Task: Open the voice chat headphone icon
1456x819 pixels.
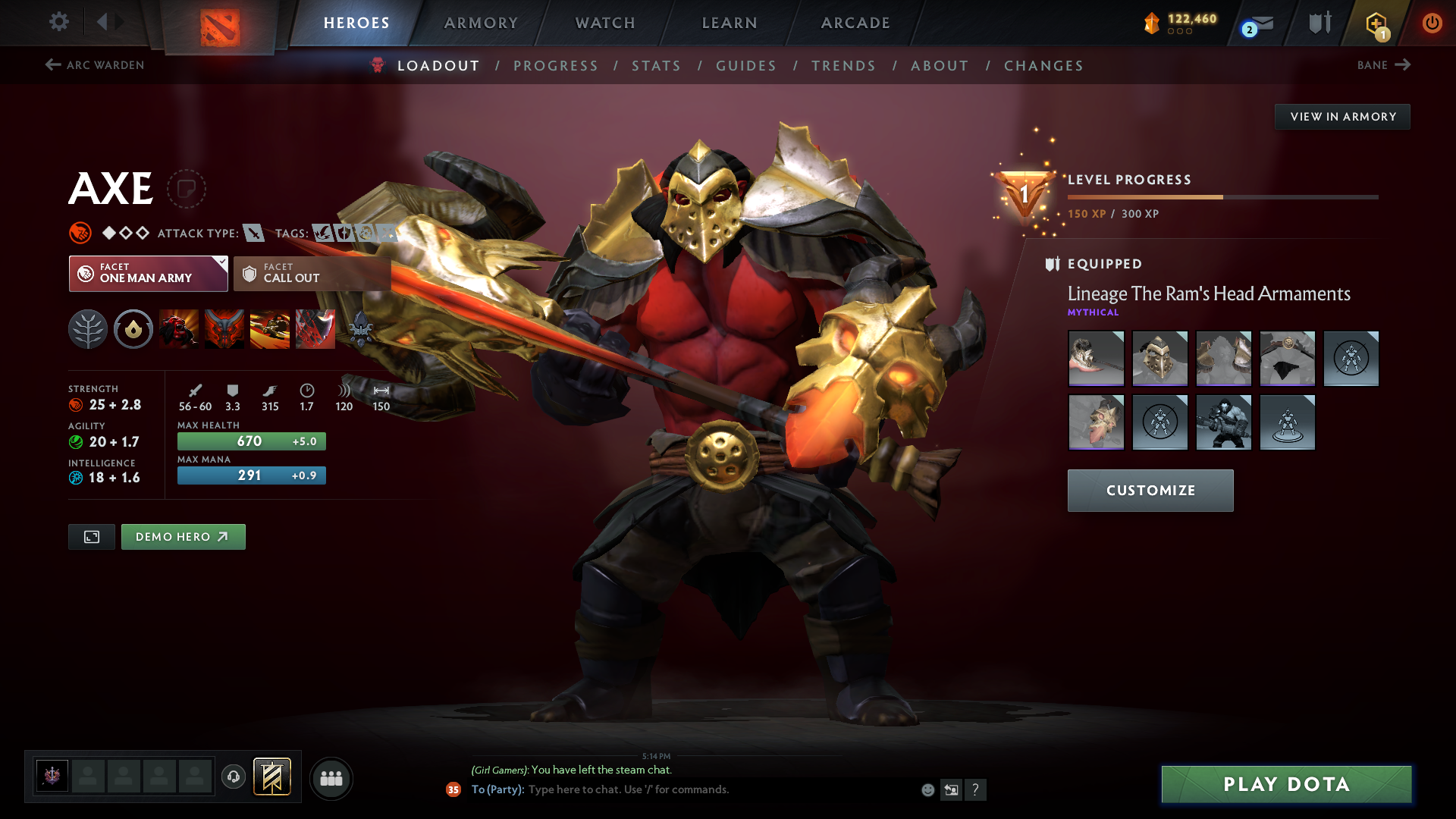Action: (234, 777)
